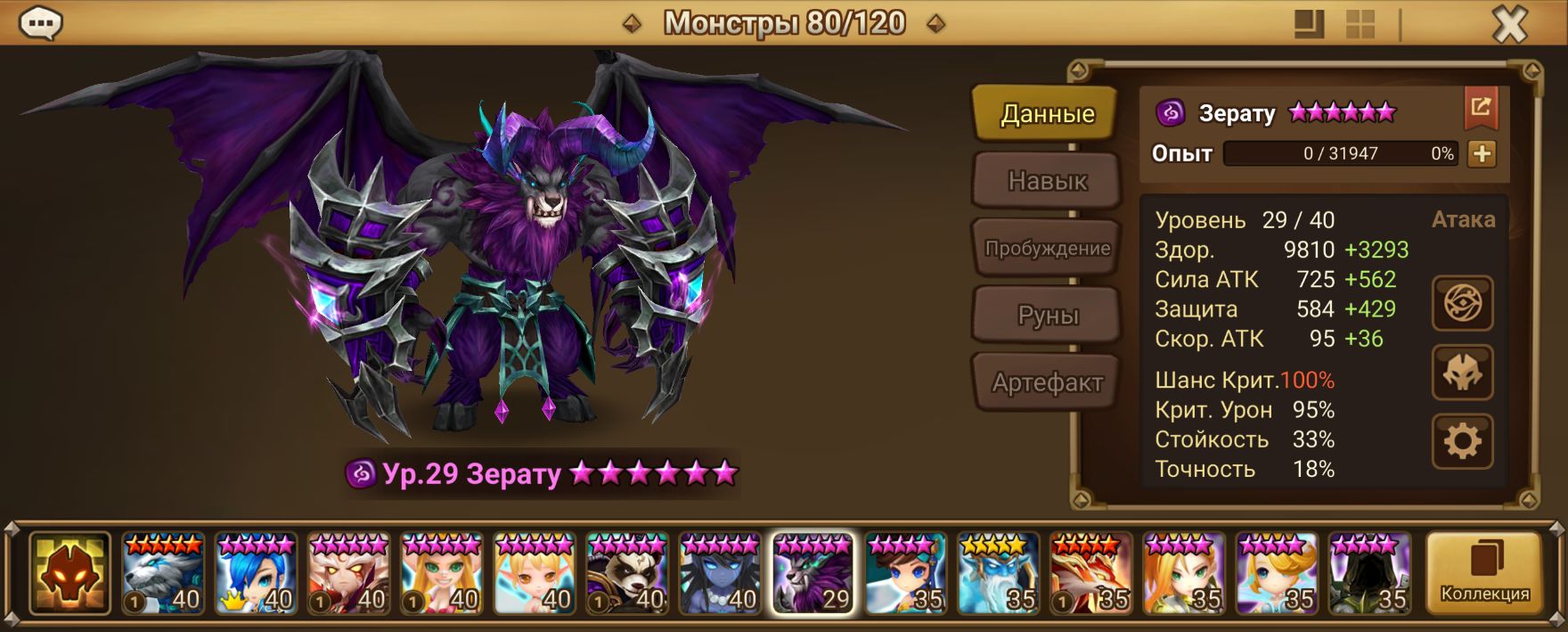This screenshot has width=1568, height=632.
Task: Show the Руны tab
Action: pyautogui.click(x=1047, y=316)
